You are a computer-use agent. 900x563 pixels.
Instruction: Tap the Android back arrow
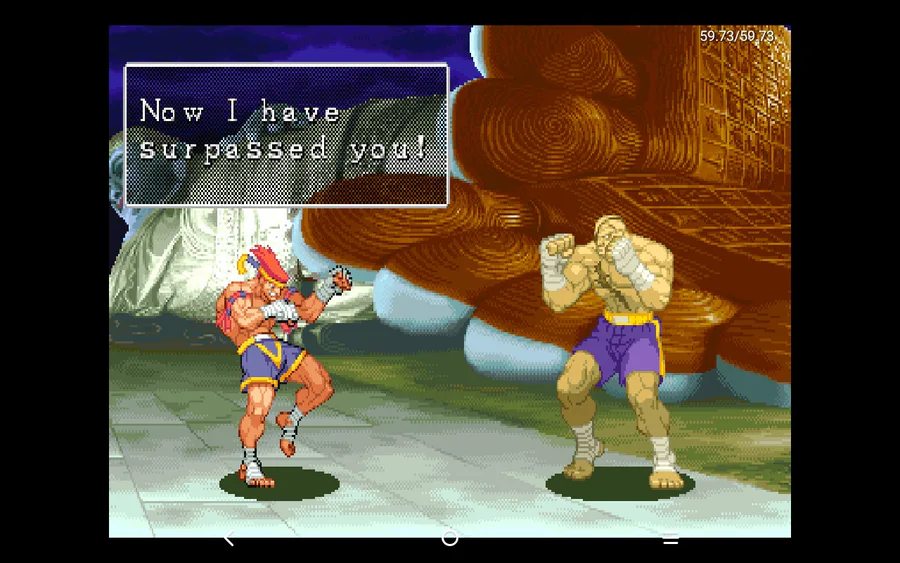(228, 539)
